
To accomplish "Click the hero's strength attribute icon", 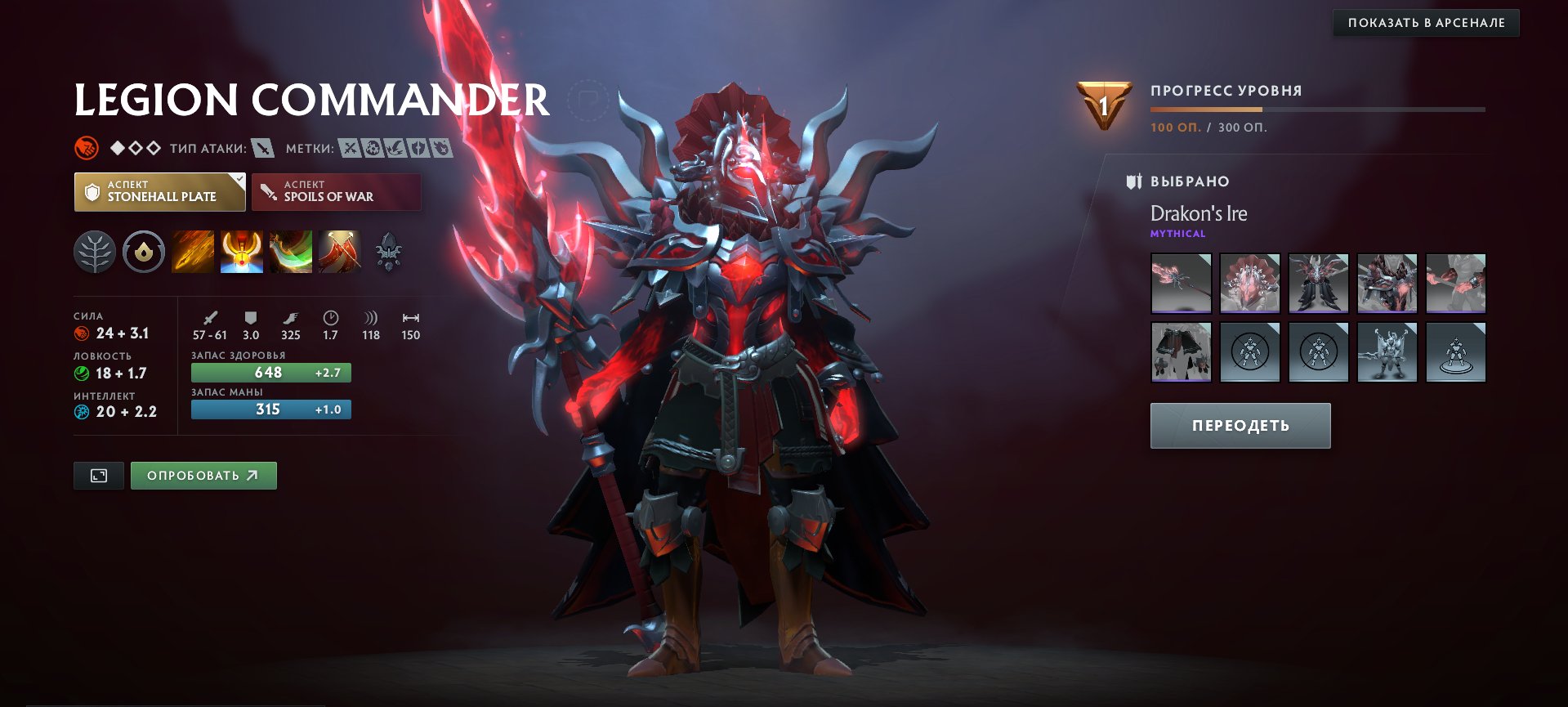I will point(80,333).
